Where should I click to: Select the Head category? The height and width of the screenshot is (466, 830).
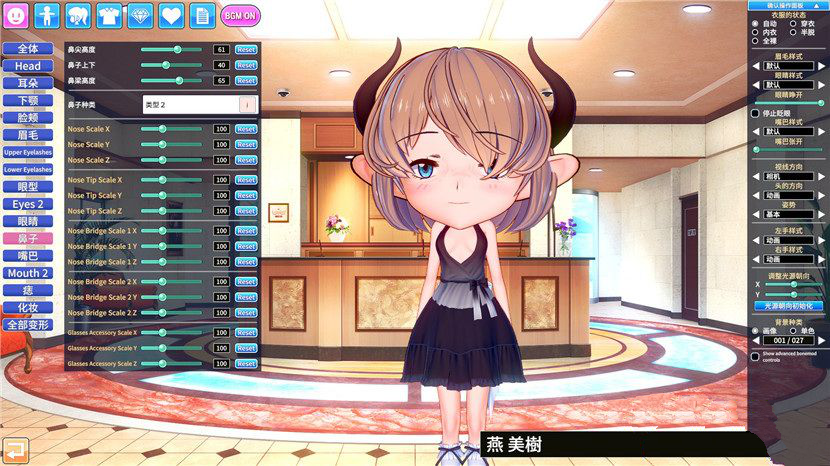28,66
